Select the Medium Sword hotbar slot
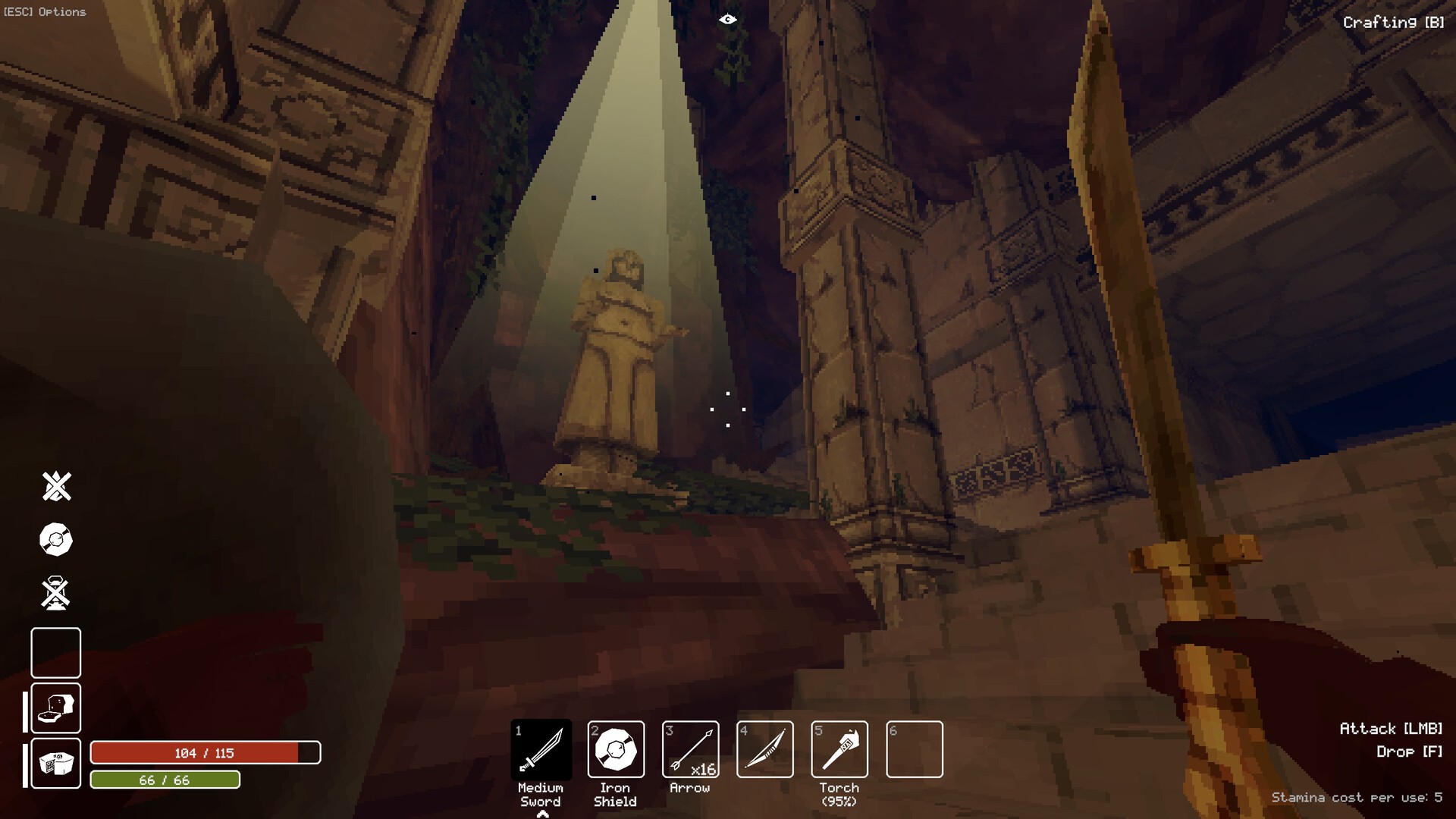The width and height of the screenshot is (1456, 819). (541, 749)
